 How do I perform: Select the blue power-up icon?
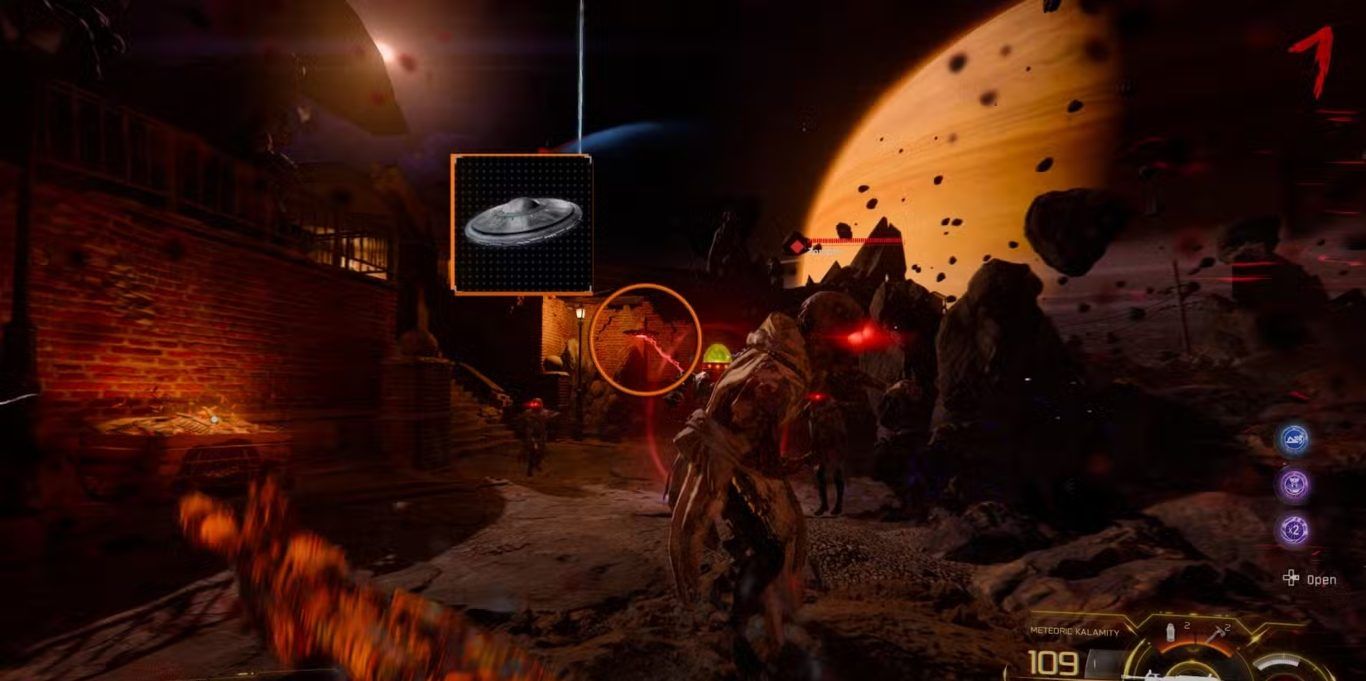tap(1296, 440)
